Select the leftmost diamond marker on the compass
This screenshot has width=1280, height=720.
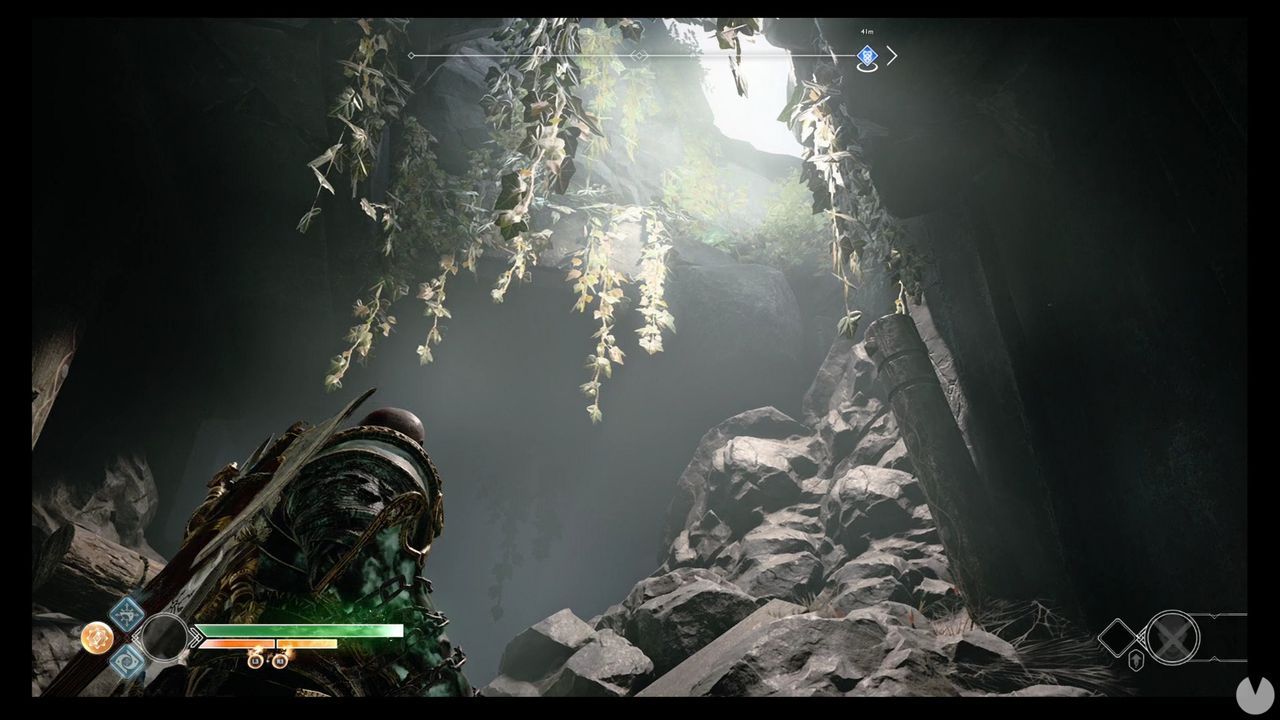tap(410, 57)
